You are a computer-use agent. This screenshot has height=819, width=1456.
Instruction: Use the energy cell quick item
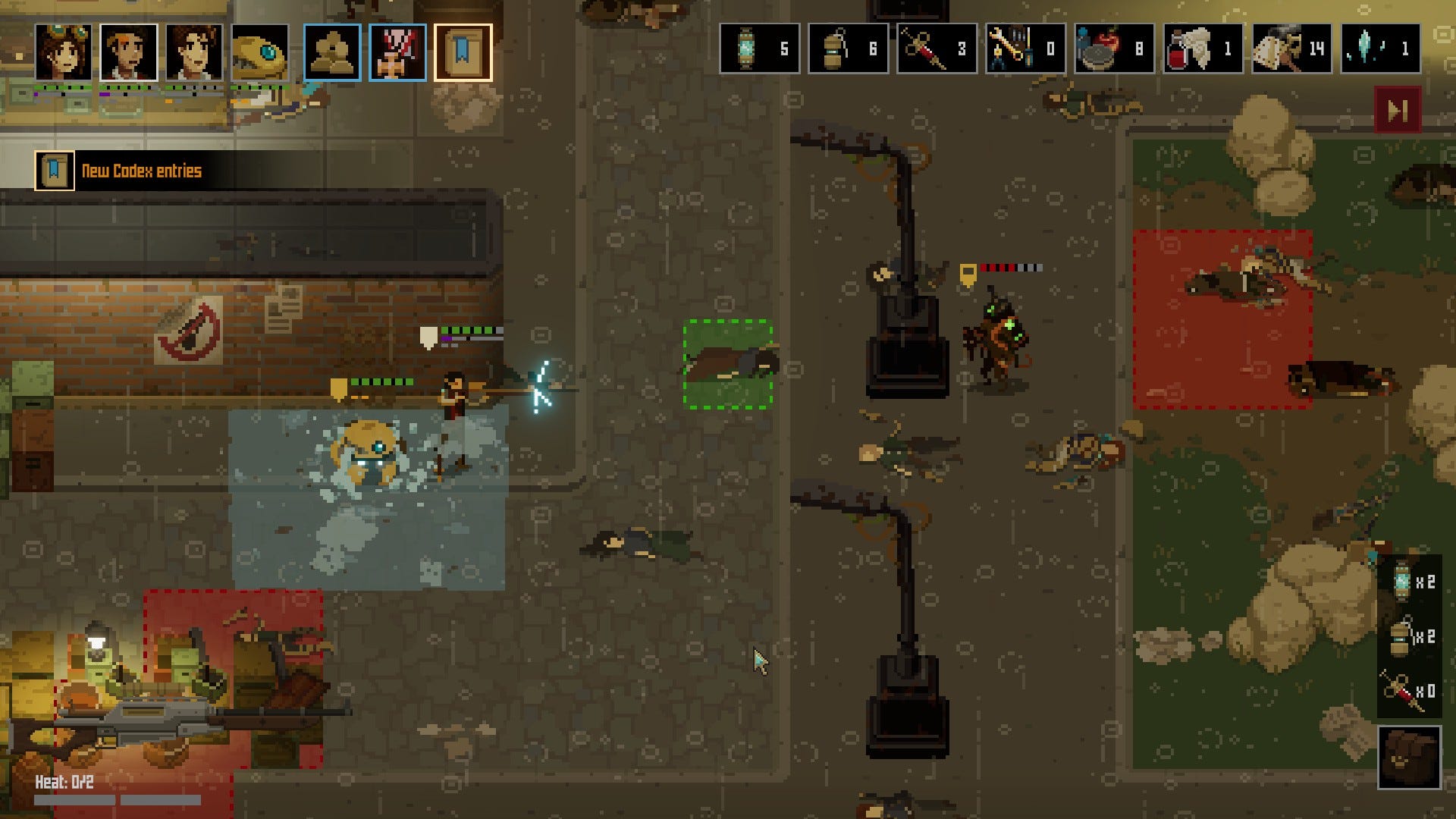pos(1409,582)
